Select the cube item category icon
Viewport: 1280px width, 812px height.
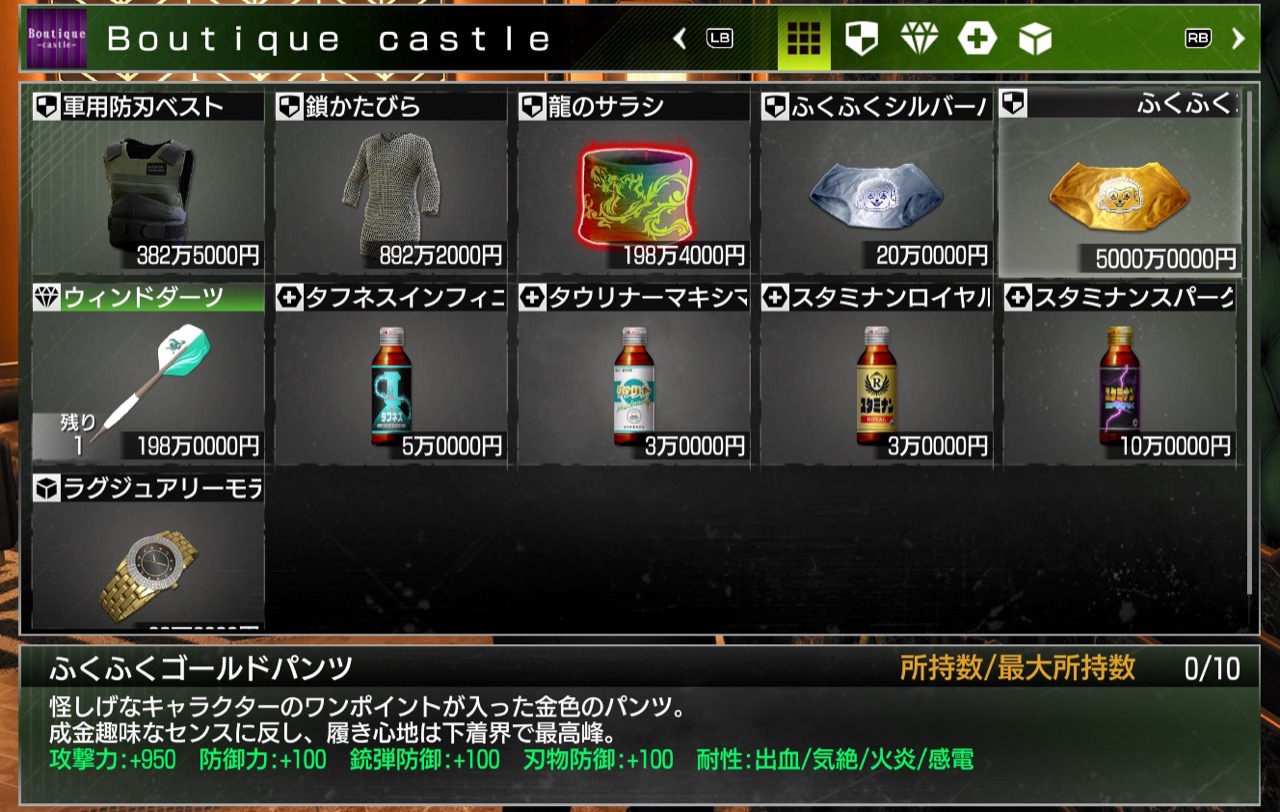pos(1034,36)
